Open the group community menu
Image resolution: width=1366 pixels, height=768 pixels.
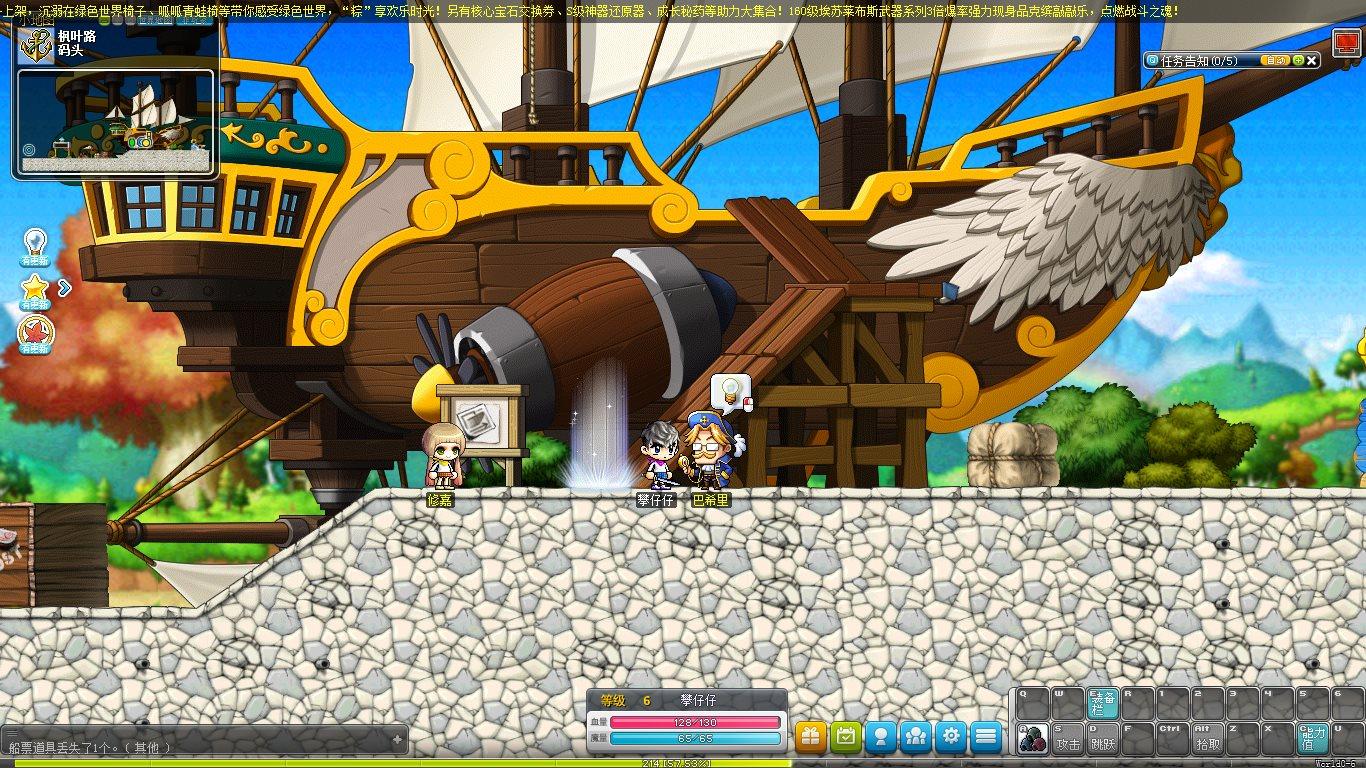coord(916,737)
